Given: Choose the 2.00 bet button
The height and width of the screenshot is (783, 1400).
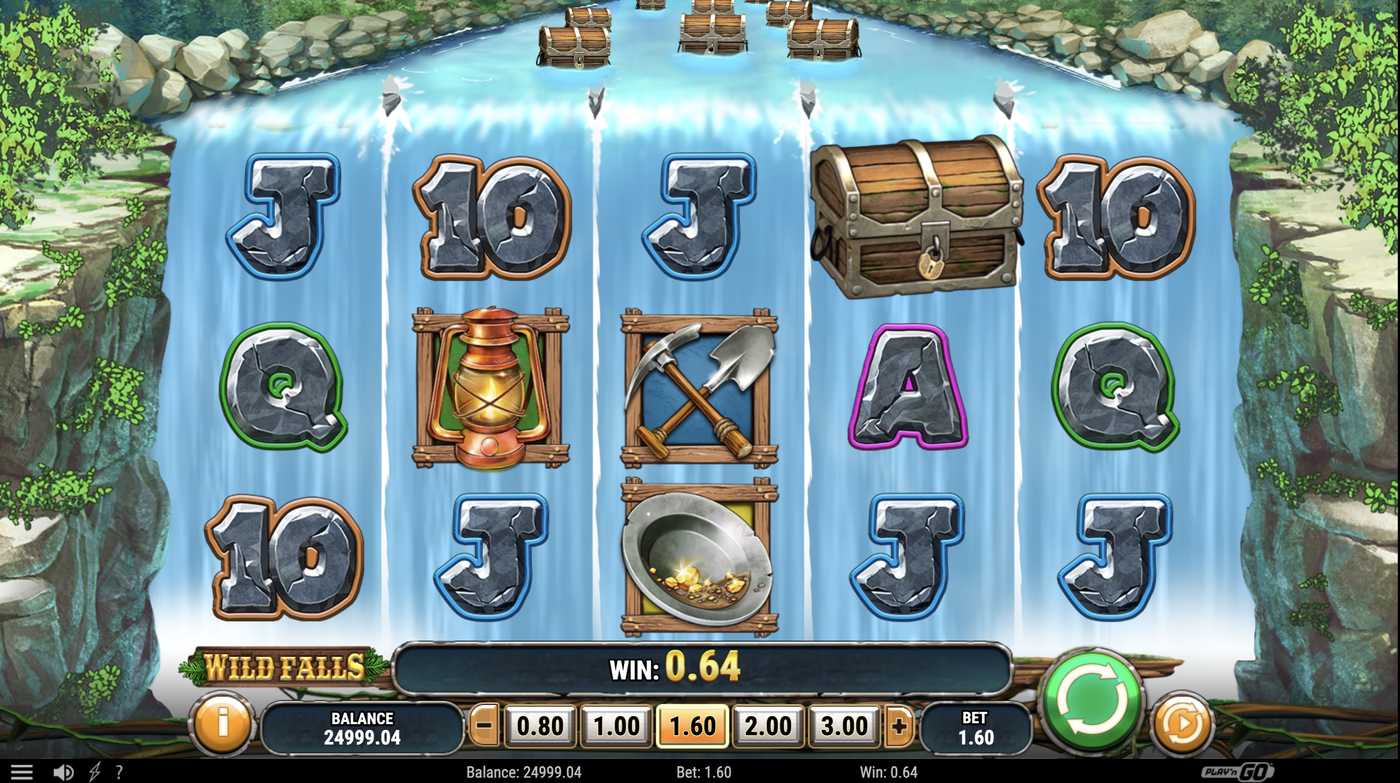Looking at the screenshot, I should pos(767,726).
